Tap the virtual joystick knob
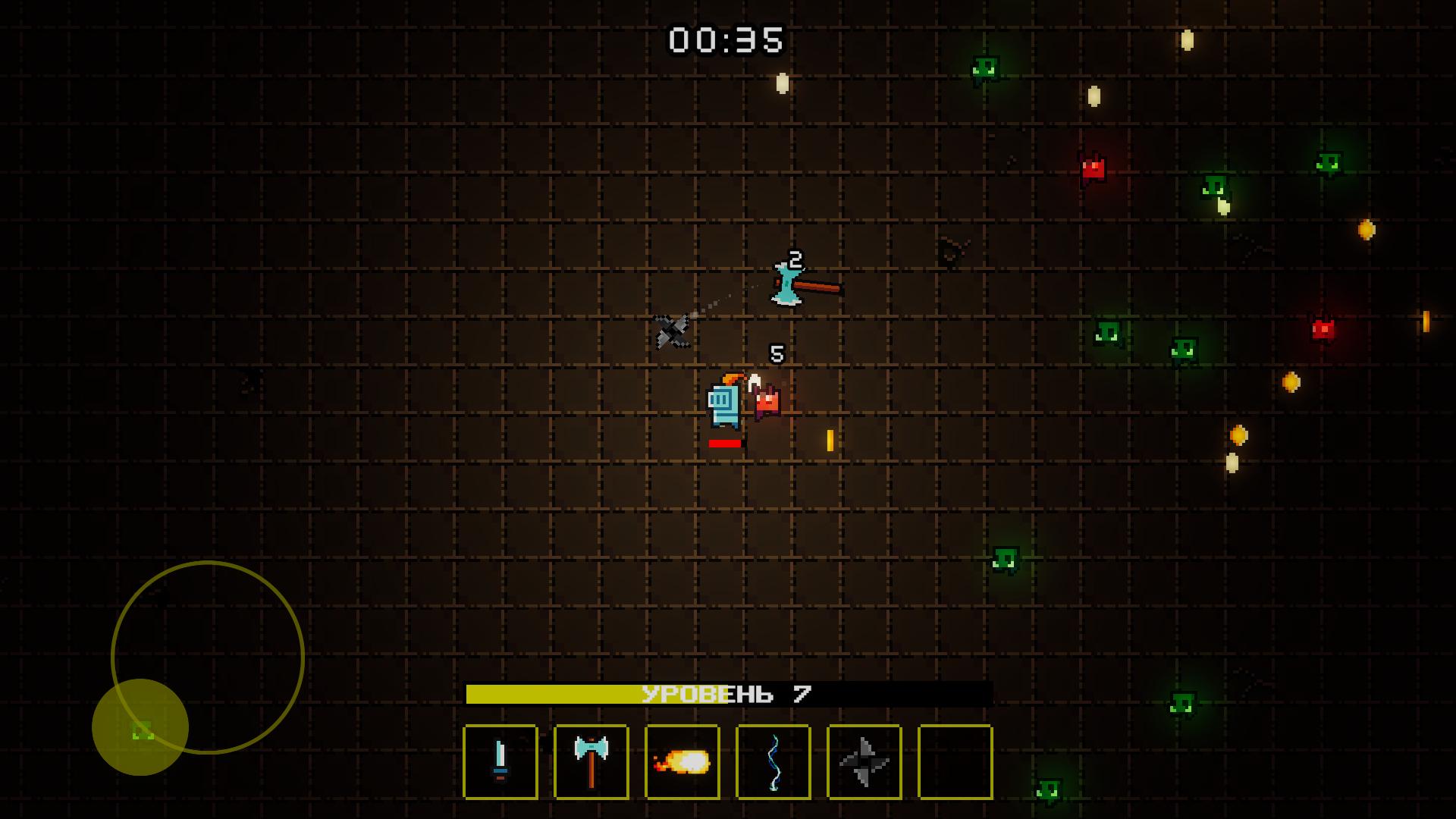 point(140,726)
